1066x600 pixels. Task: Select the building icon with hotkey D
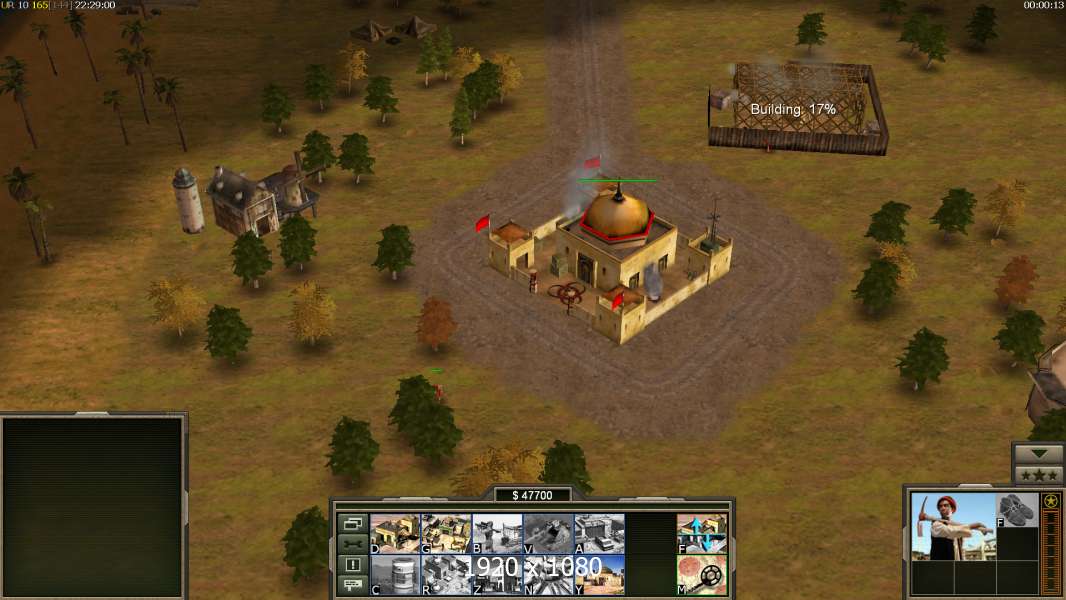click(395, 533)
